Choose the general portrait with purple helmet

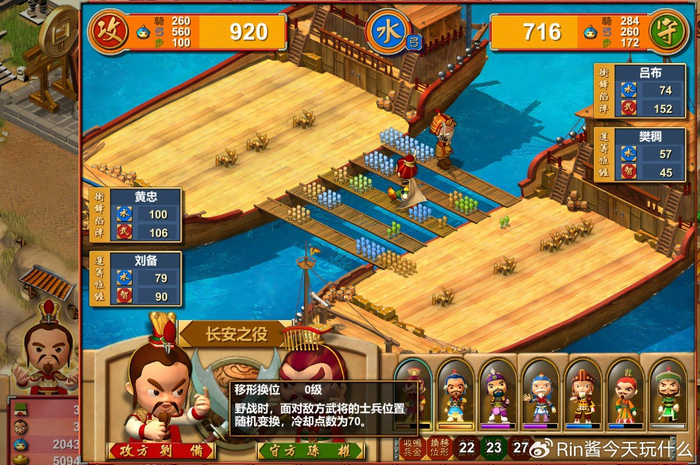pos(497,393)
